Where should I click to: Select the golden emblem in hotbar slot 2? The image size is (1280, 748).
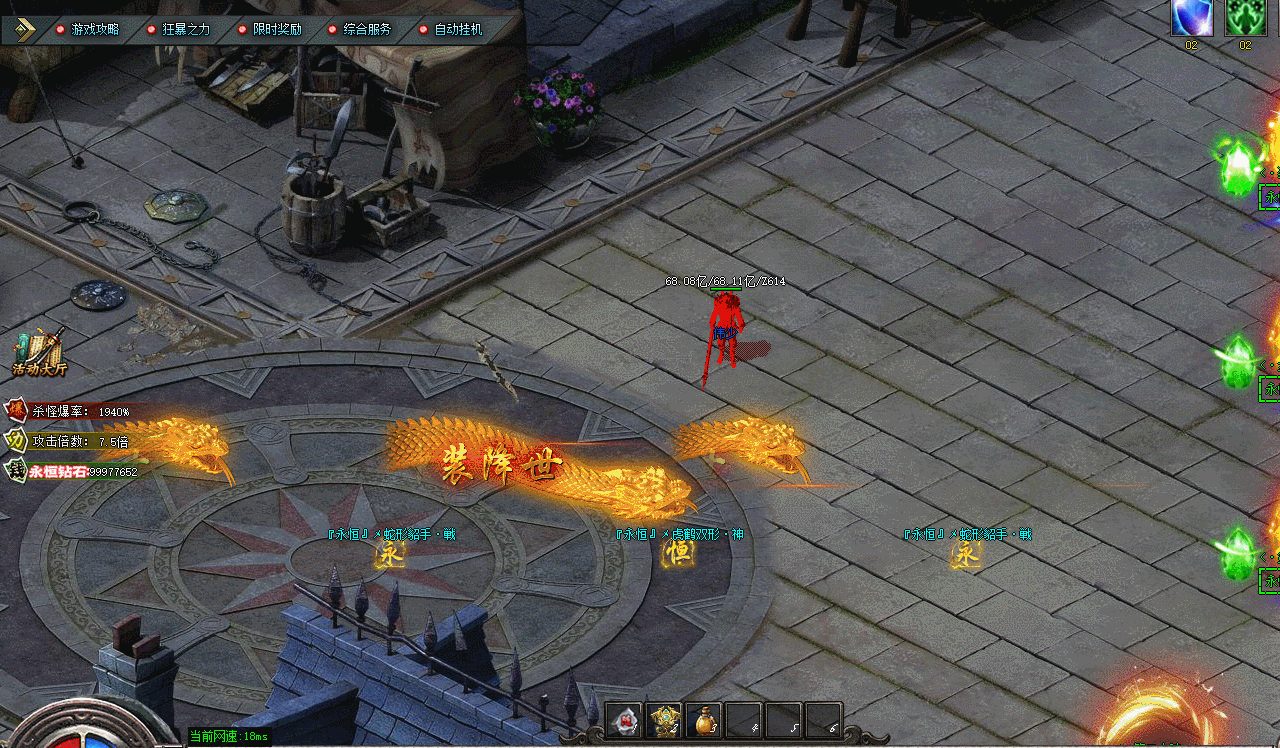click(664, 720)
